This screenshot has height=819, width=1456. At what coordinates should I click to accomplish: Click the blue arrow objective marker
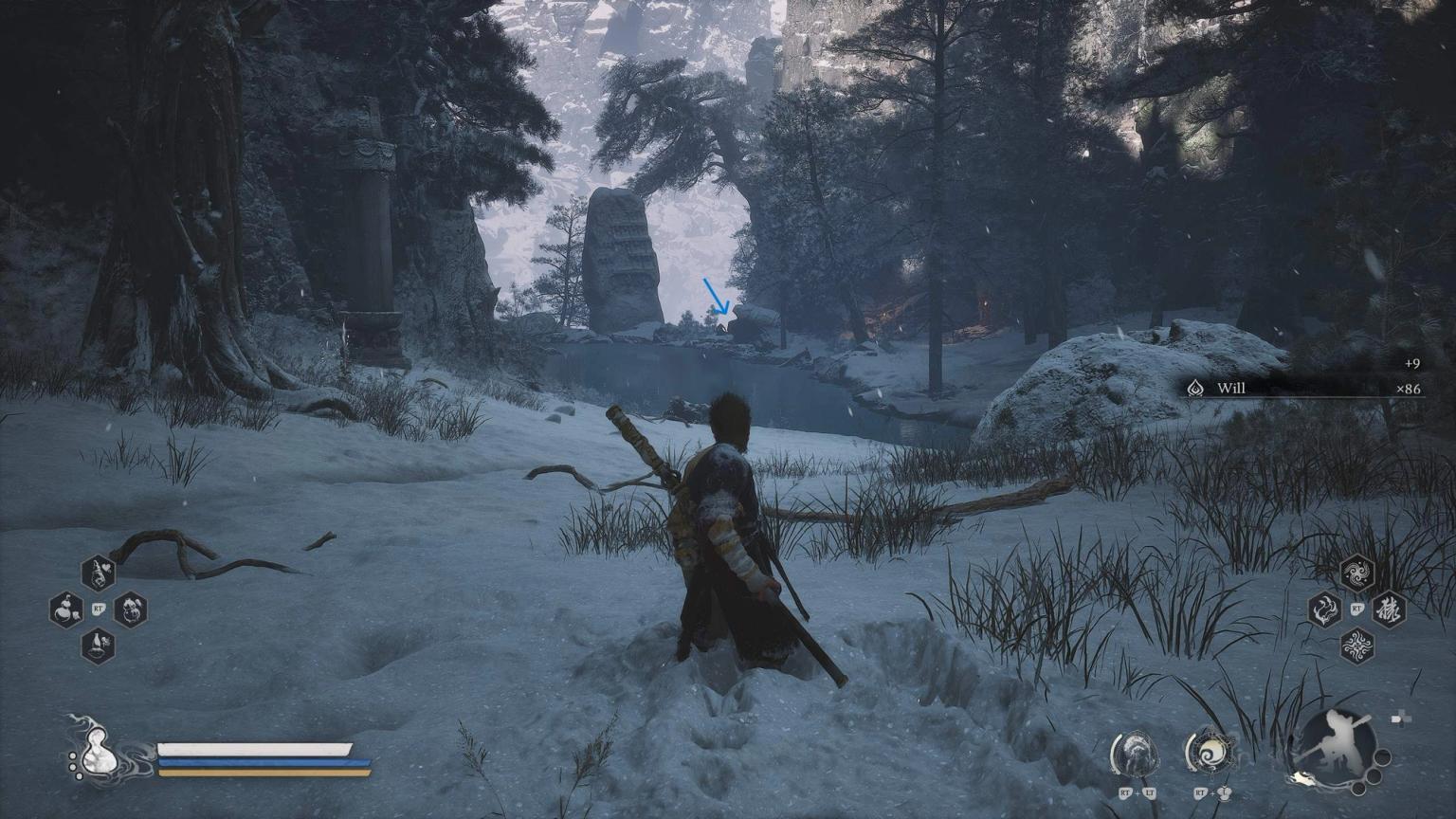(715, 296)
